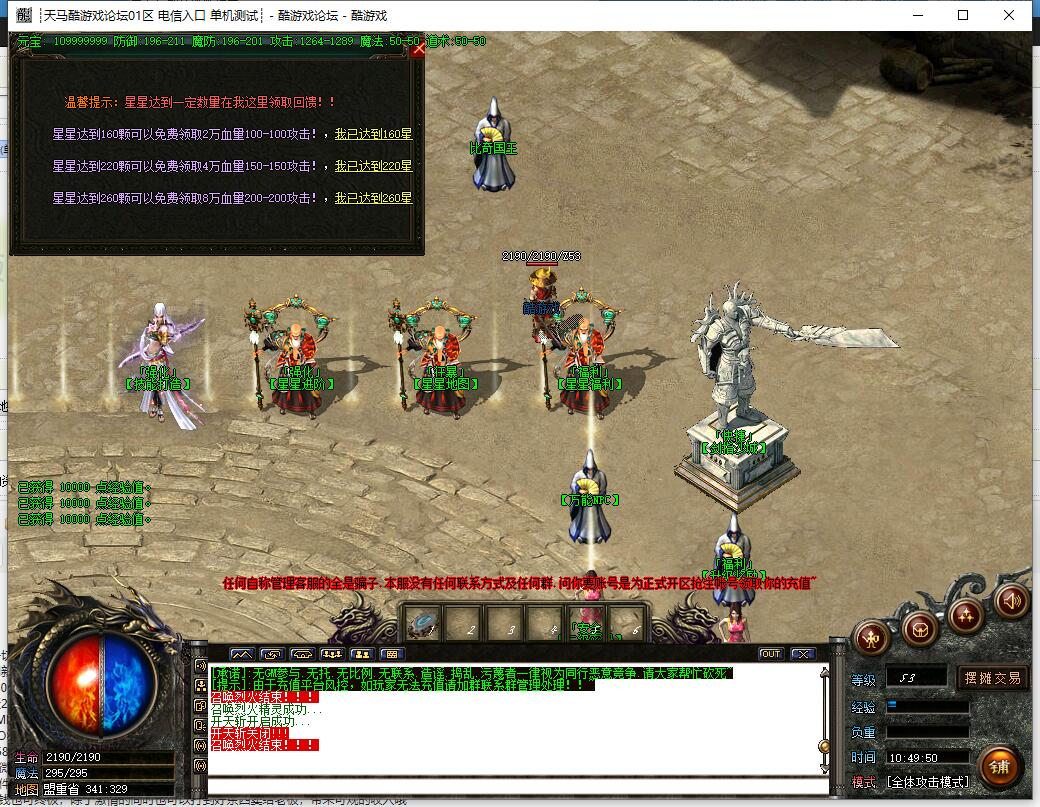
Task: Close the star reward dialog
Action: point(418,50)
